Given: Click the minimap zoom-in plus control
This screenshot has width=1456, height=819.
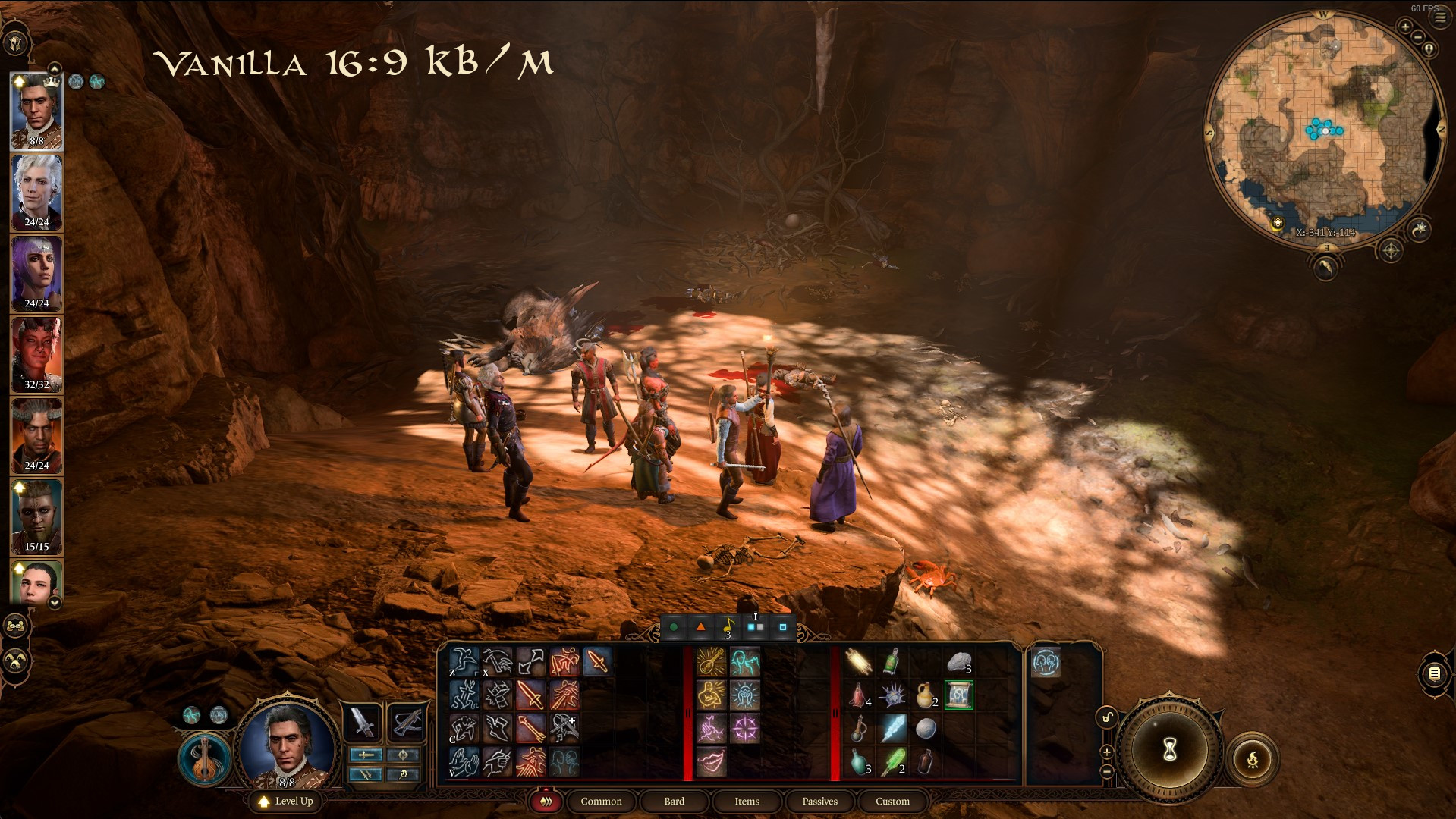Looking at the screenshot, I should click(x=1406, y=27).
